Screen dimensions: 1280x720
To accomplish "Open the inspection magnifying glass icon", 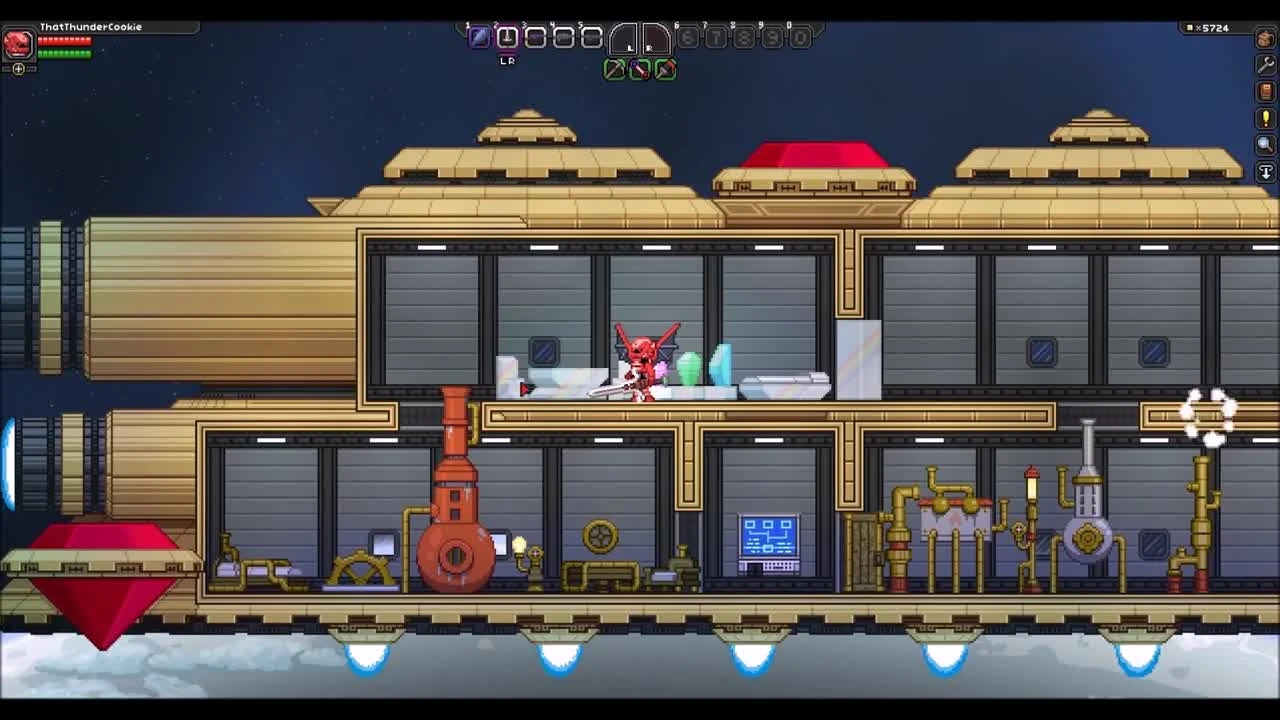I will coord(1264,143).
